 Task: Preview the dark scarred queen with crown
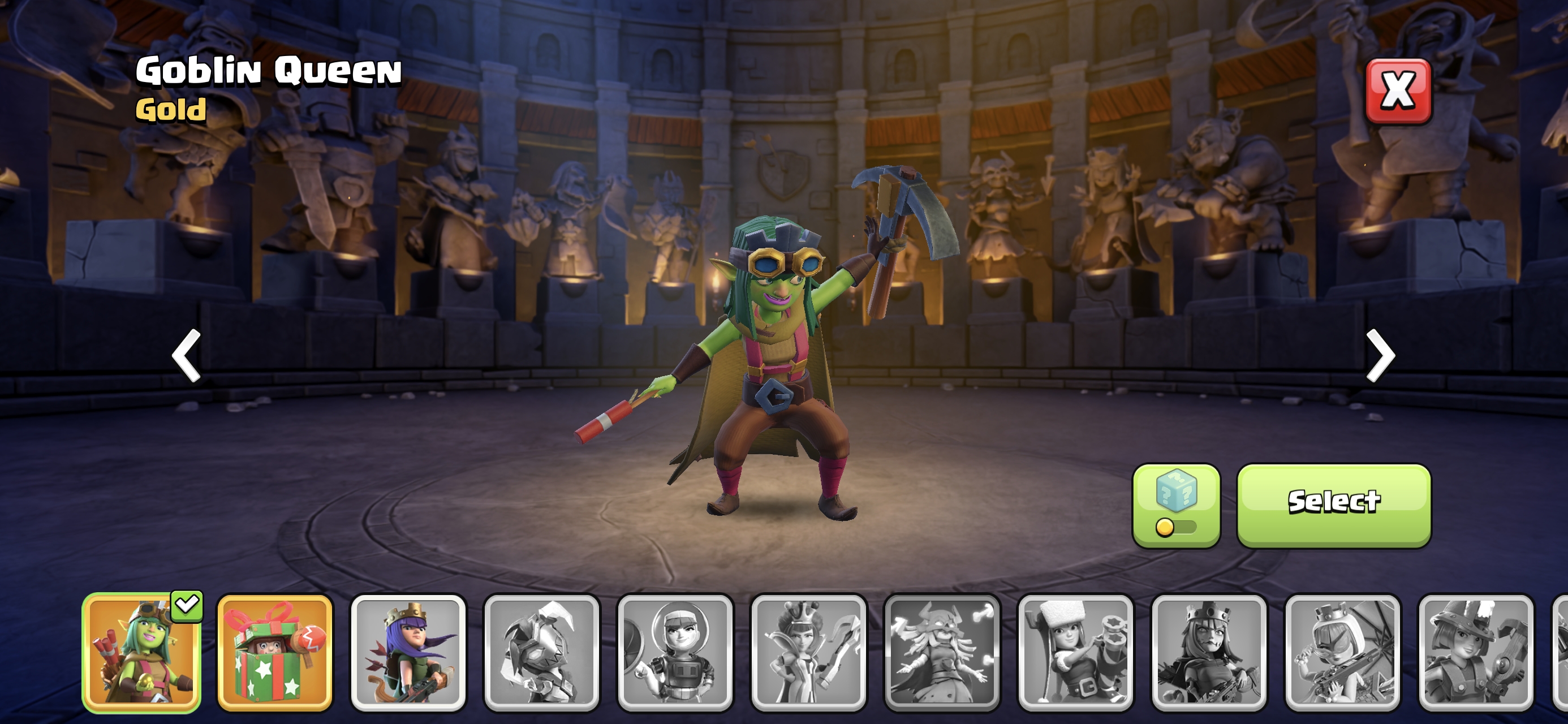[1209, 652]
